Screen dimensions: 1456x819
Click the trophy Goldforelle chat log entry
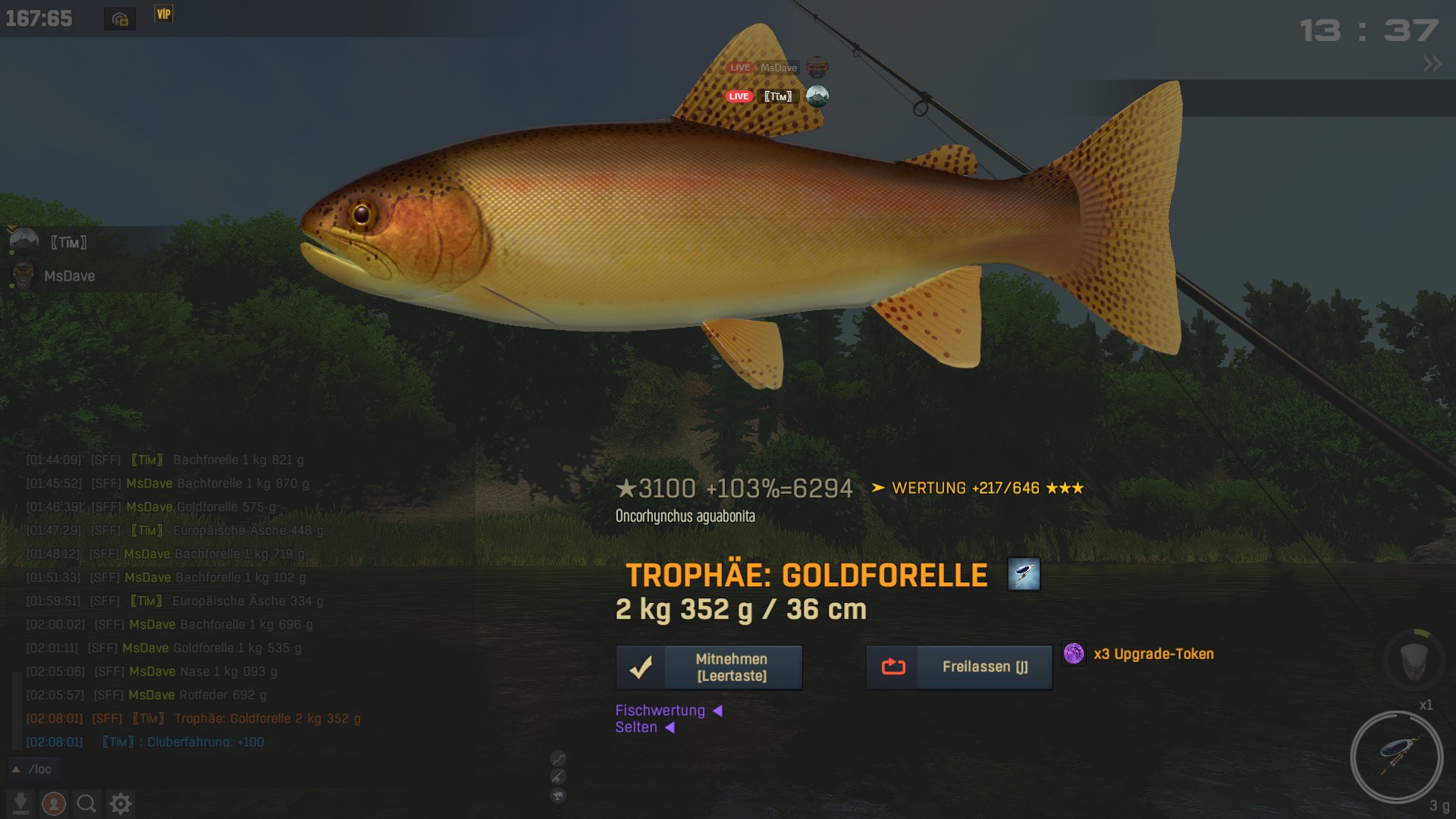tap(267, 719)
